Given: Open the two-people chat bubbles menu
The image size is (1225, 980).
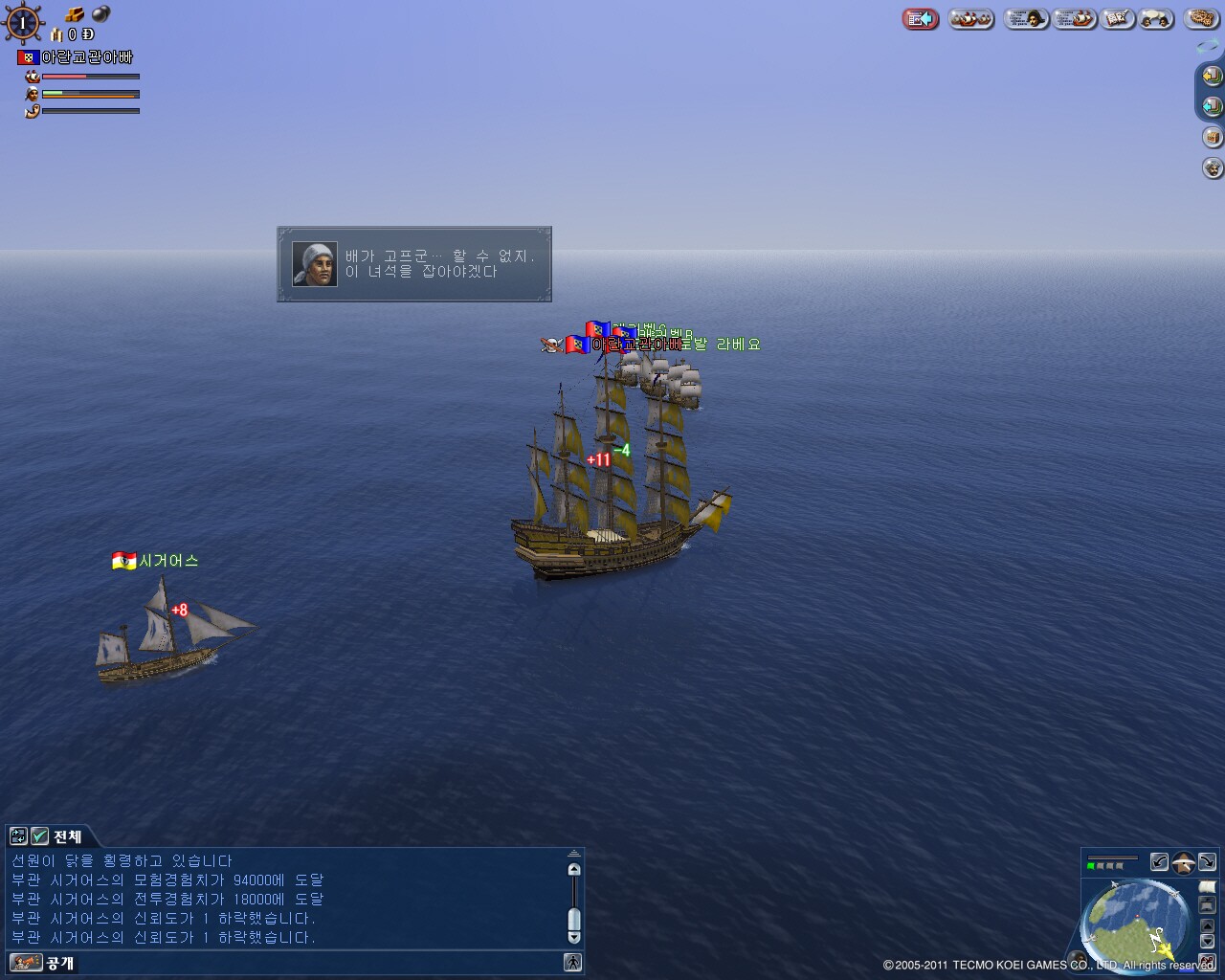Looking at the screenshot, I should click(1156, 19).
